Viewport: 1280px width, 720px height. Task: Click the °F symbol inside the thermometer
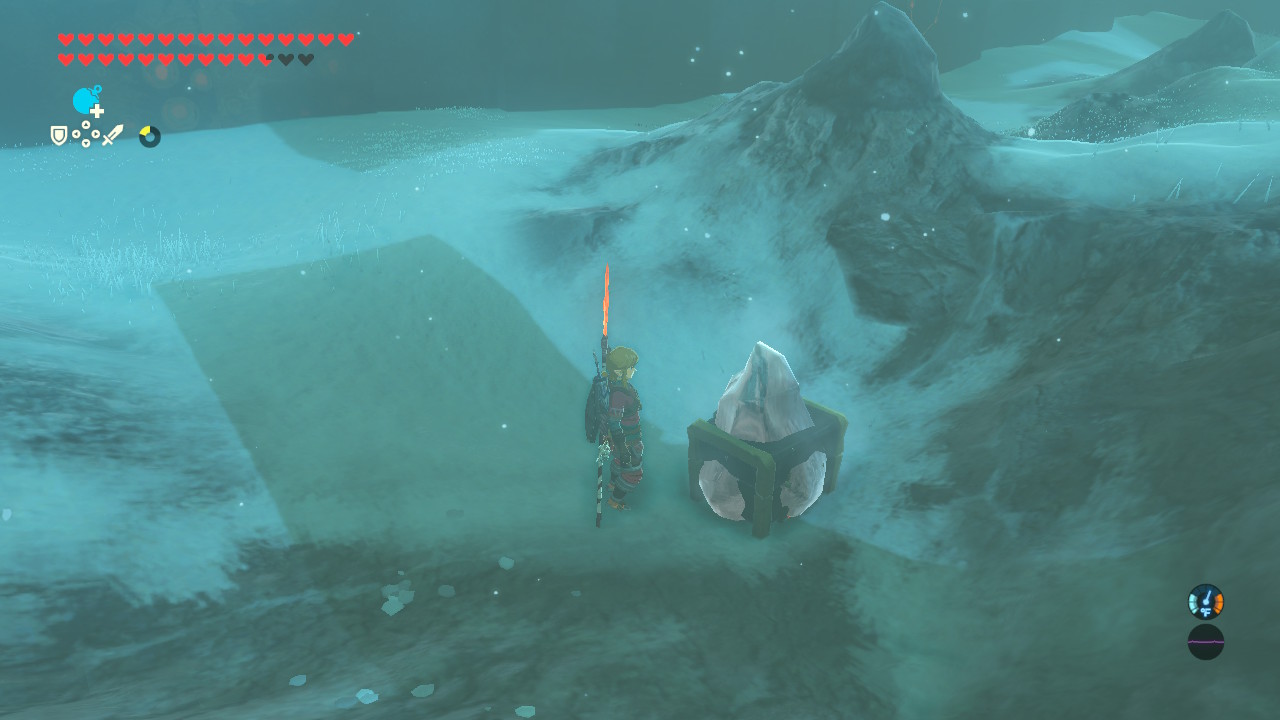coord(1205,611)
